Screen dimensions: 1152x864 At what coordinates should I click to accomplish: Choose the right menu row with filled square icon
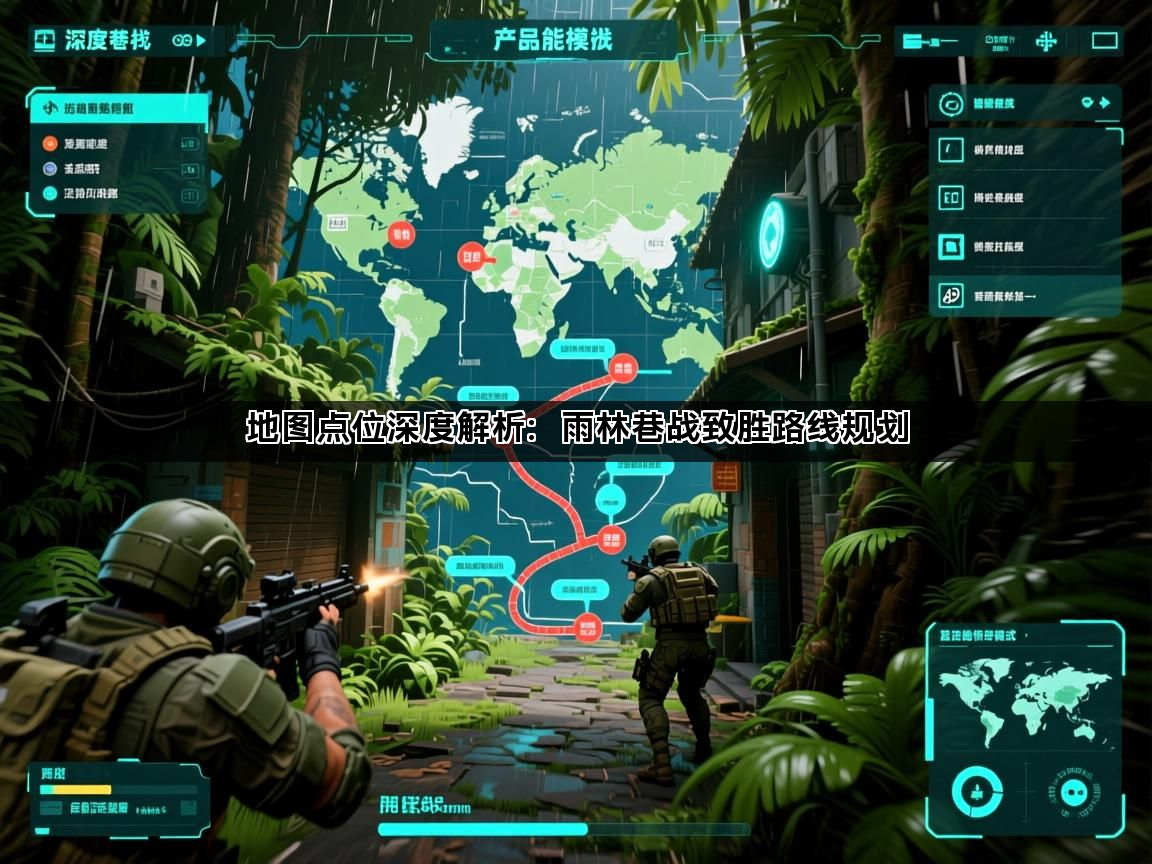coord(1025,246)
